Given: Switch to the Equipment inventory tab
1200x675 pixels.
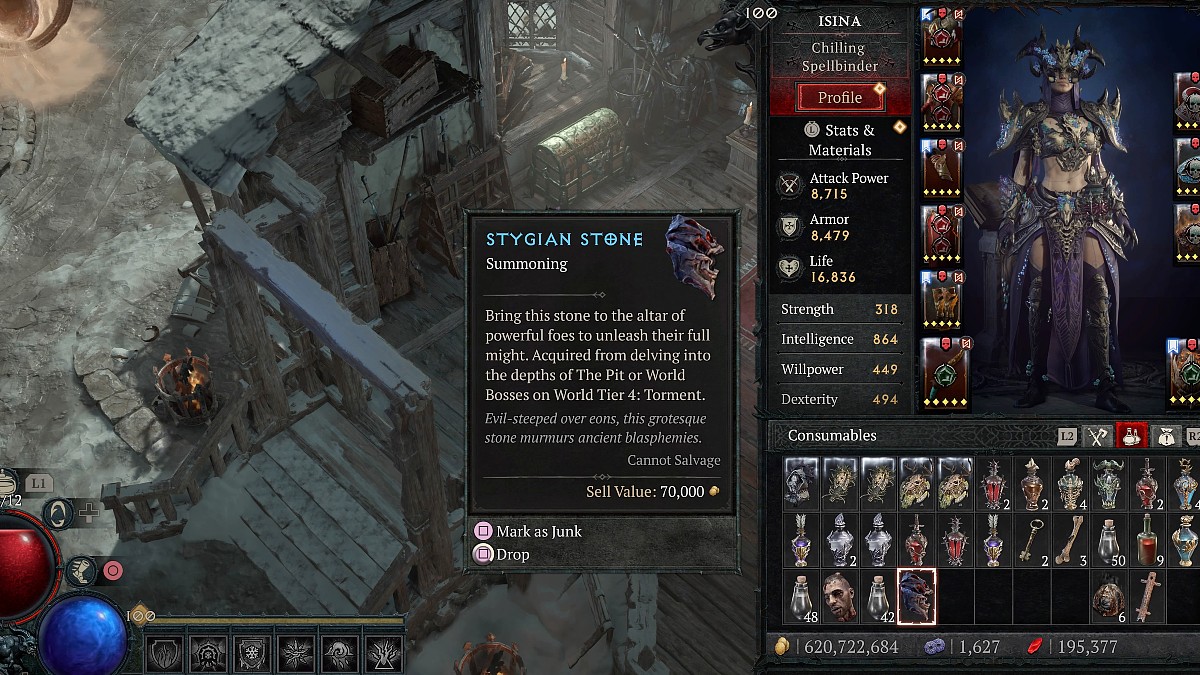Looking at the screenshot, I should point(1099,436).
